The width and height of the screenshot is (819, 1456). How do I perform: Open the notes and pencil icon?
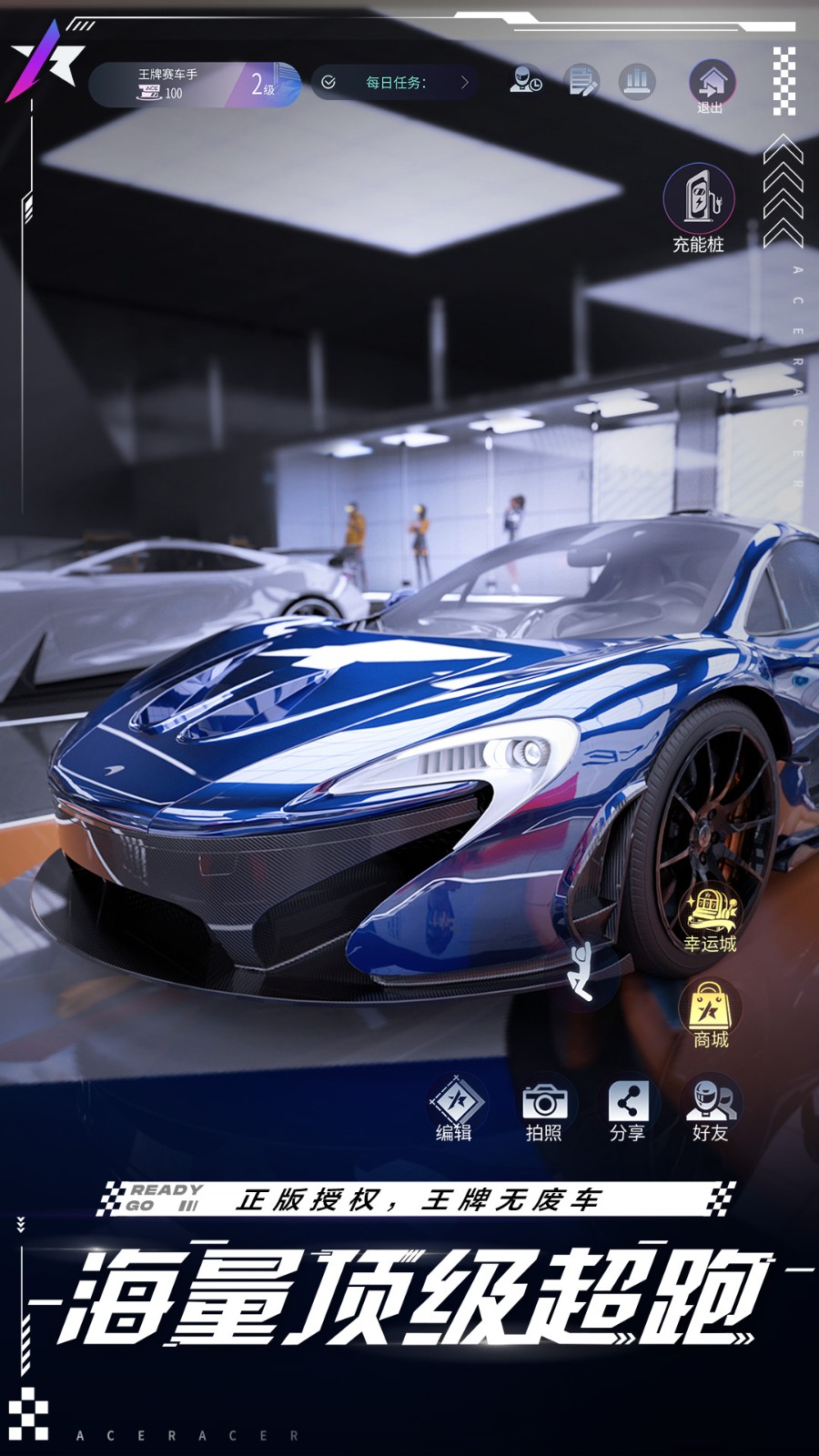[x=581, y=82]
